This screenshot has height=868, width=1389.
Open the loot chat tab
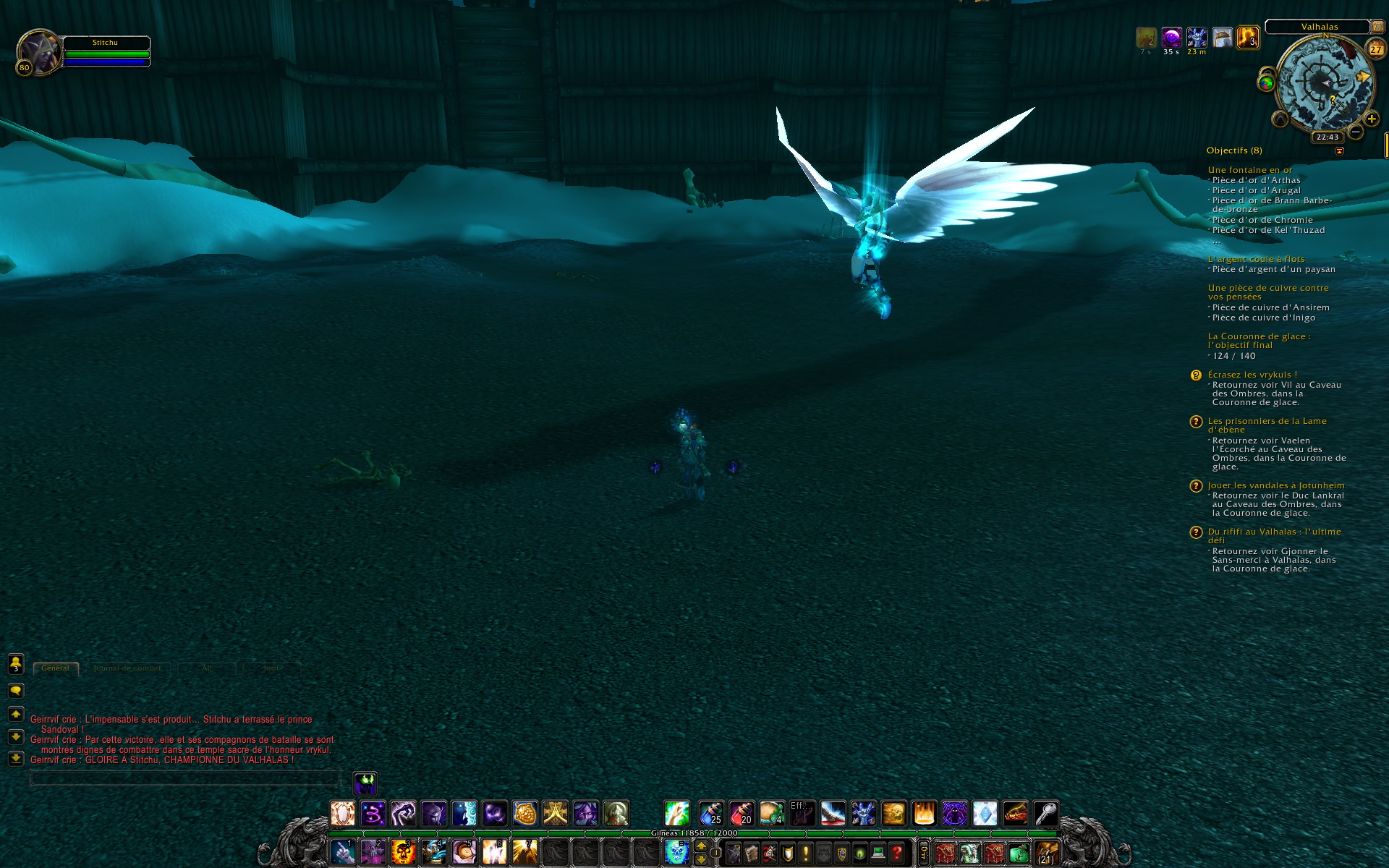pos(271,668)
